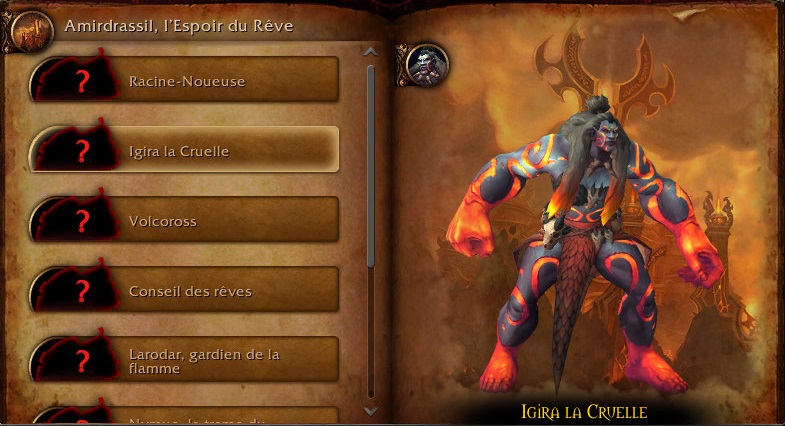
Task: Open the Volcoross boss entry
Action: pyautogui.click(x=186, y=220)
